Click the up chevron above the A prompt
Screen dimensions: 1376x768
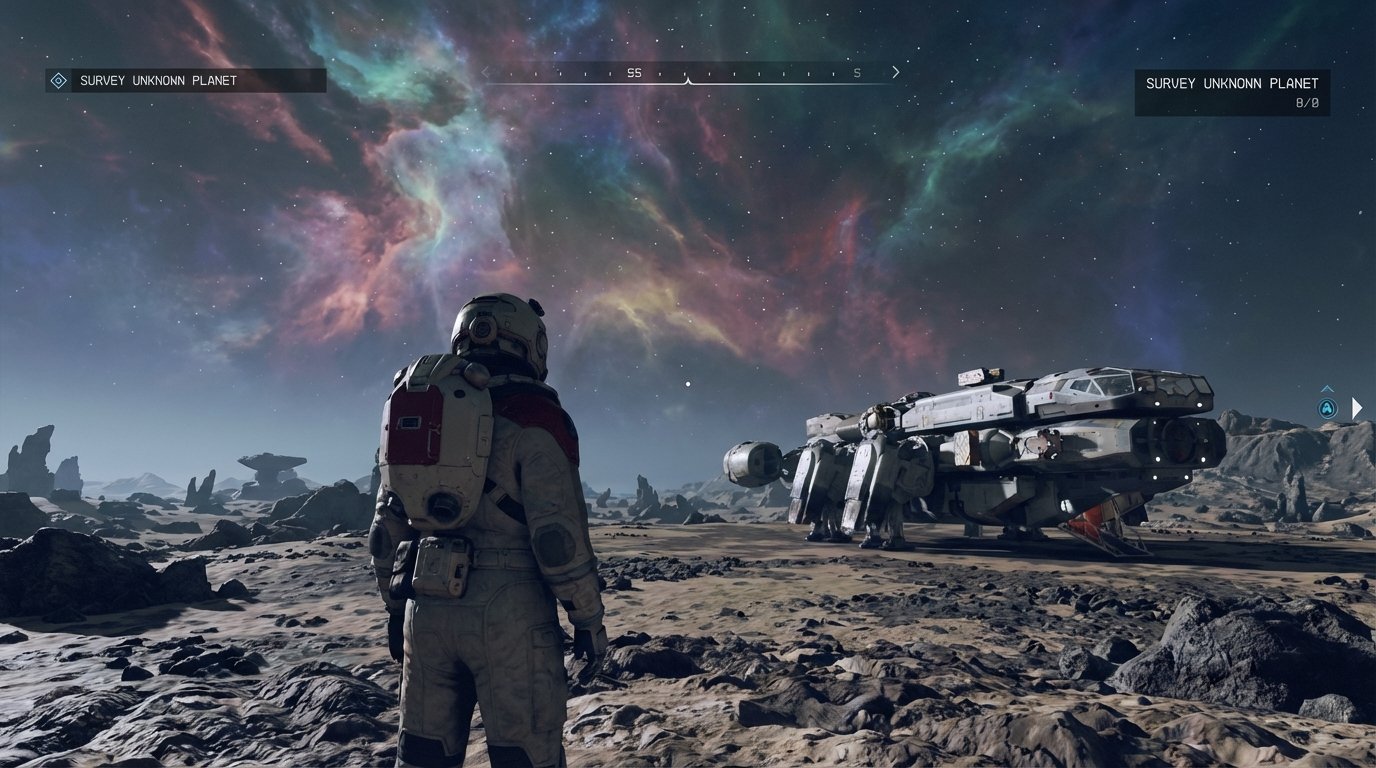[1328, 389]
